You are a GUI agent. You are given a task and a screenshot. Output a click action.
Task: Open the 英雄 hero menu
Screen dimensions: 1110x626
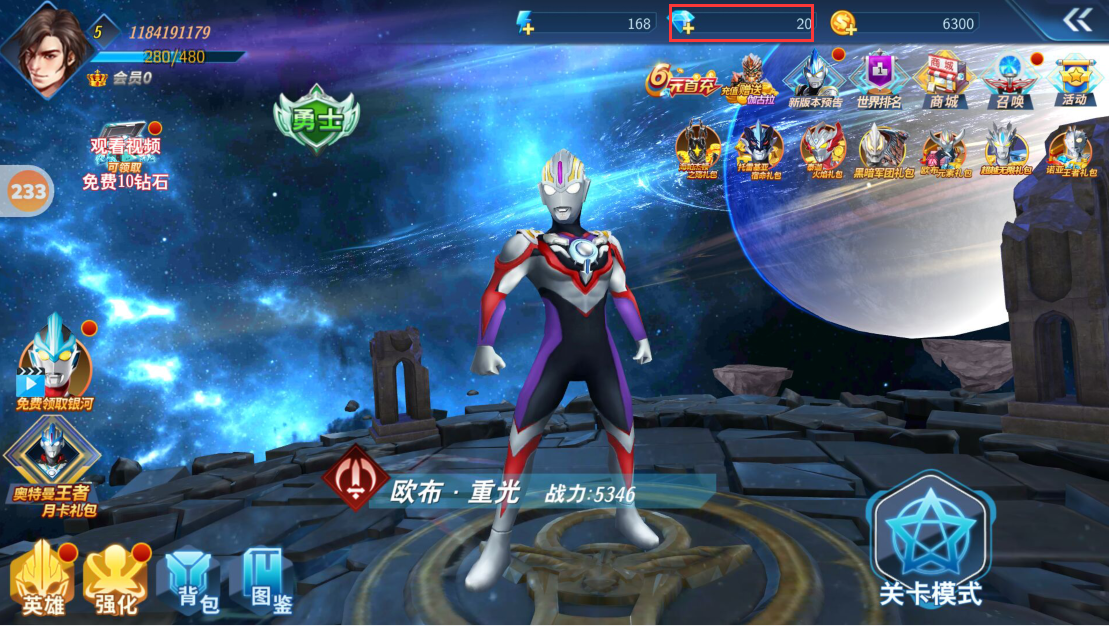tap(43, 582)
